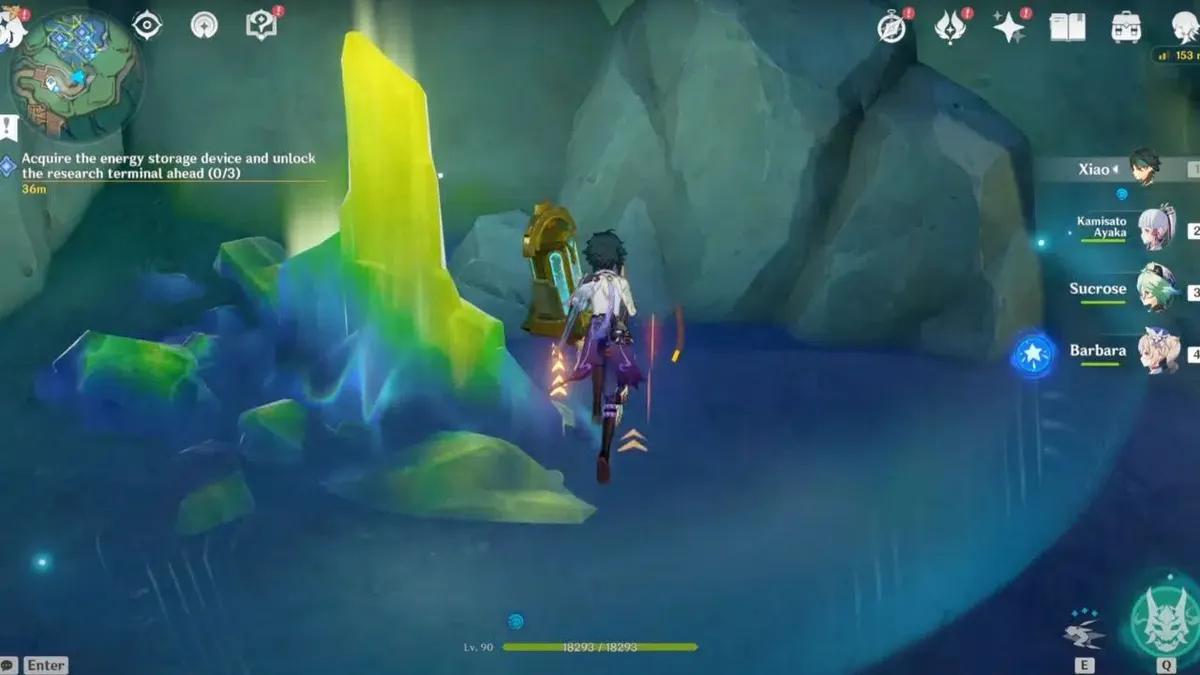Image resolution: width=1200 pixels, height=675 pixels.
Task: Open the quest book icon with question mark
Action: pos(261,25)
